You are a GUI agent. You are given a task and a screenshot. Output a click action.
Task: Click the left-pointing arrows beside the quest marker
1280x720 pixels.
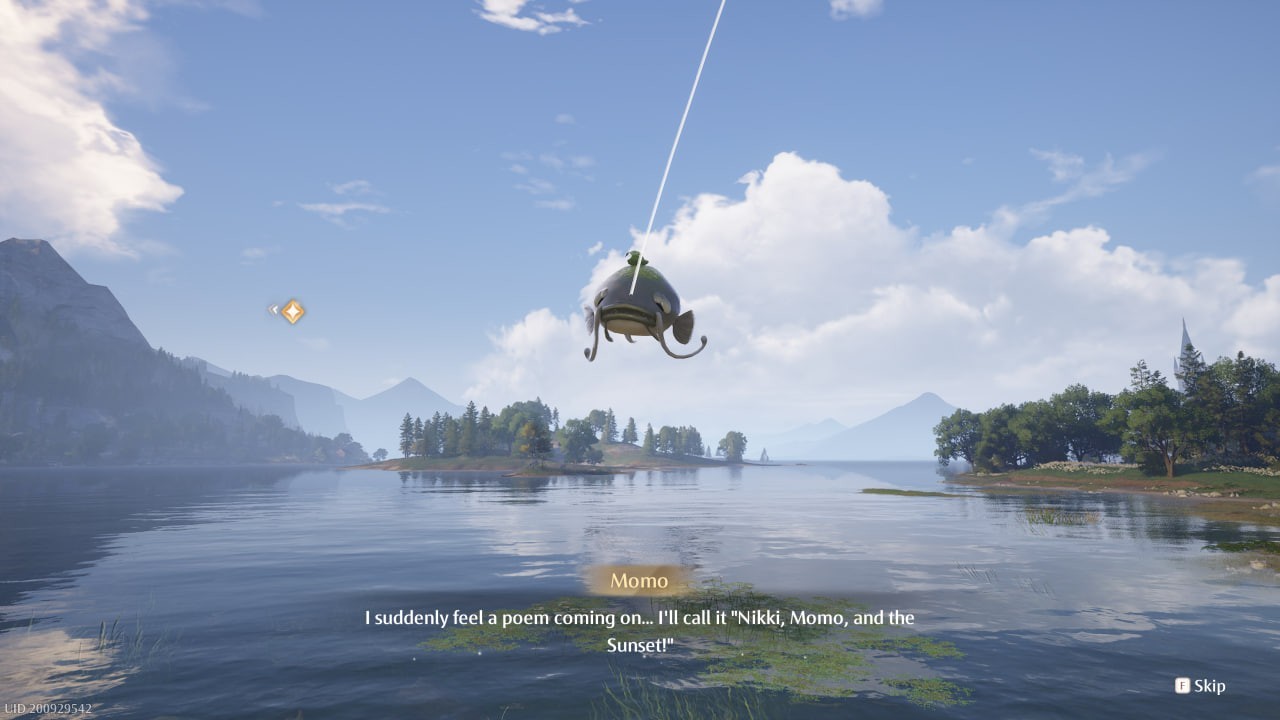[272, 310]
